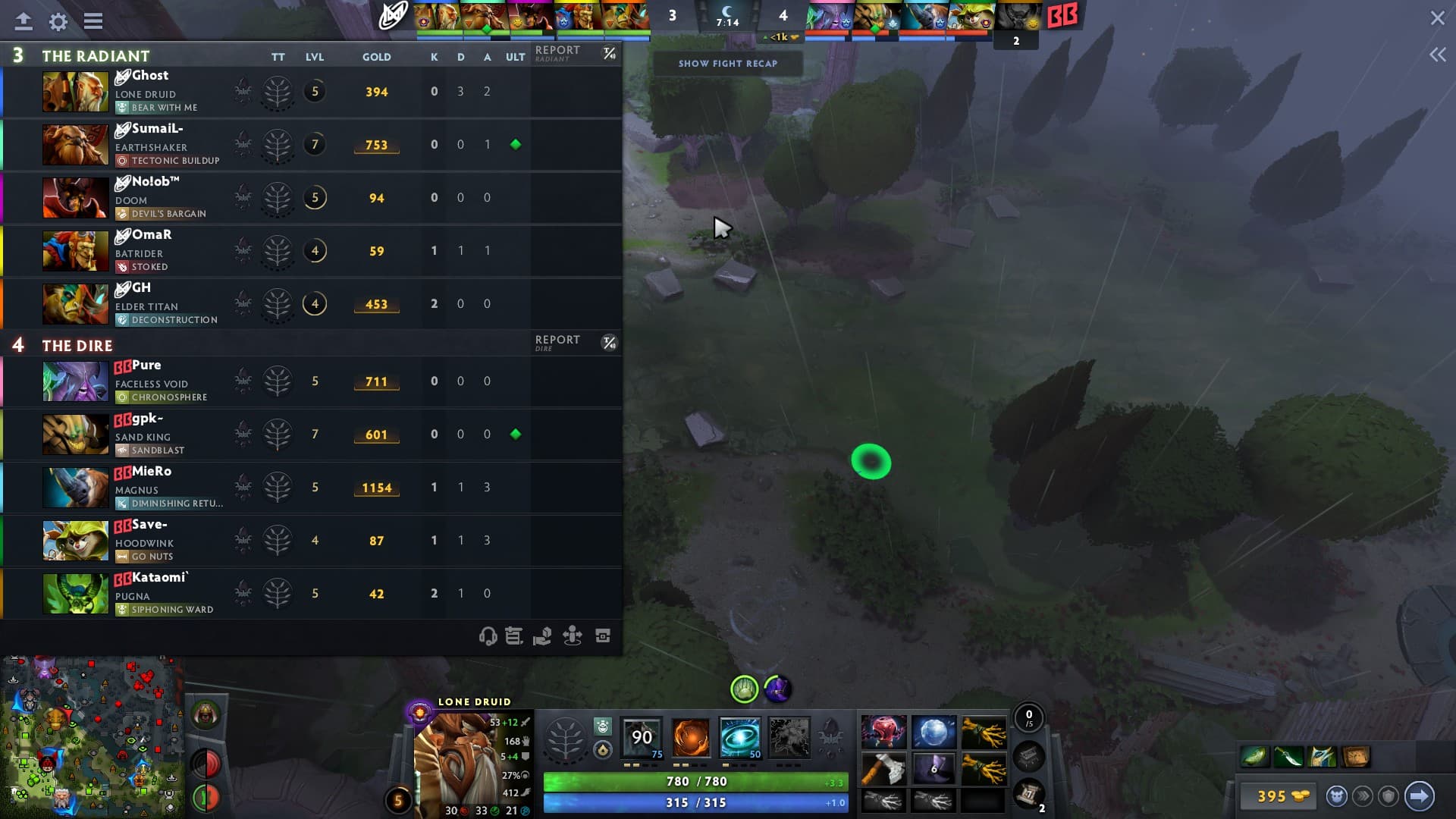Select the coach headset icon below the scoreboard

click(489, 636)
